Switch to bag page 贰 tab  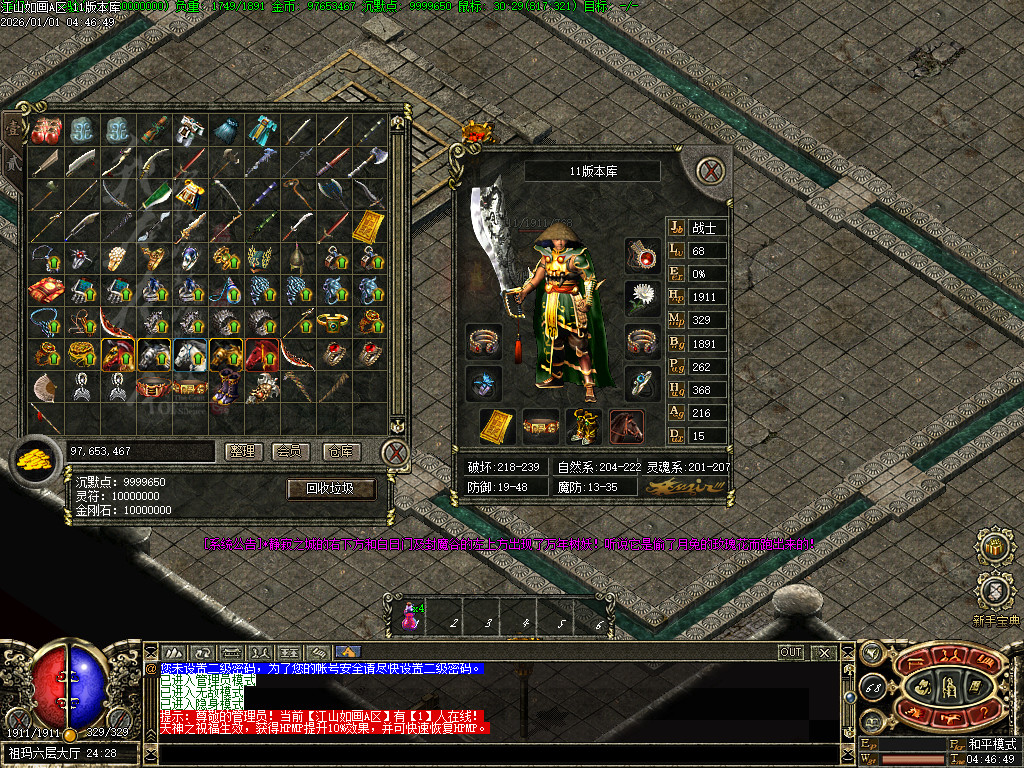[14, 162]
